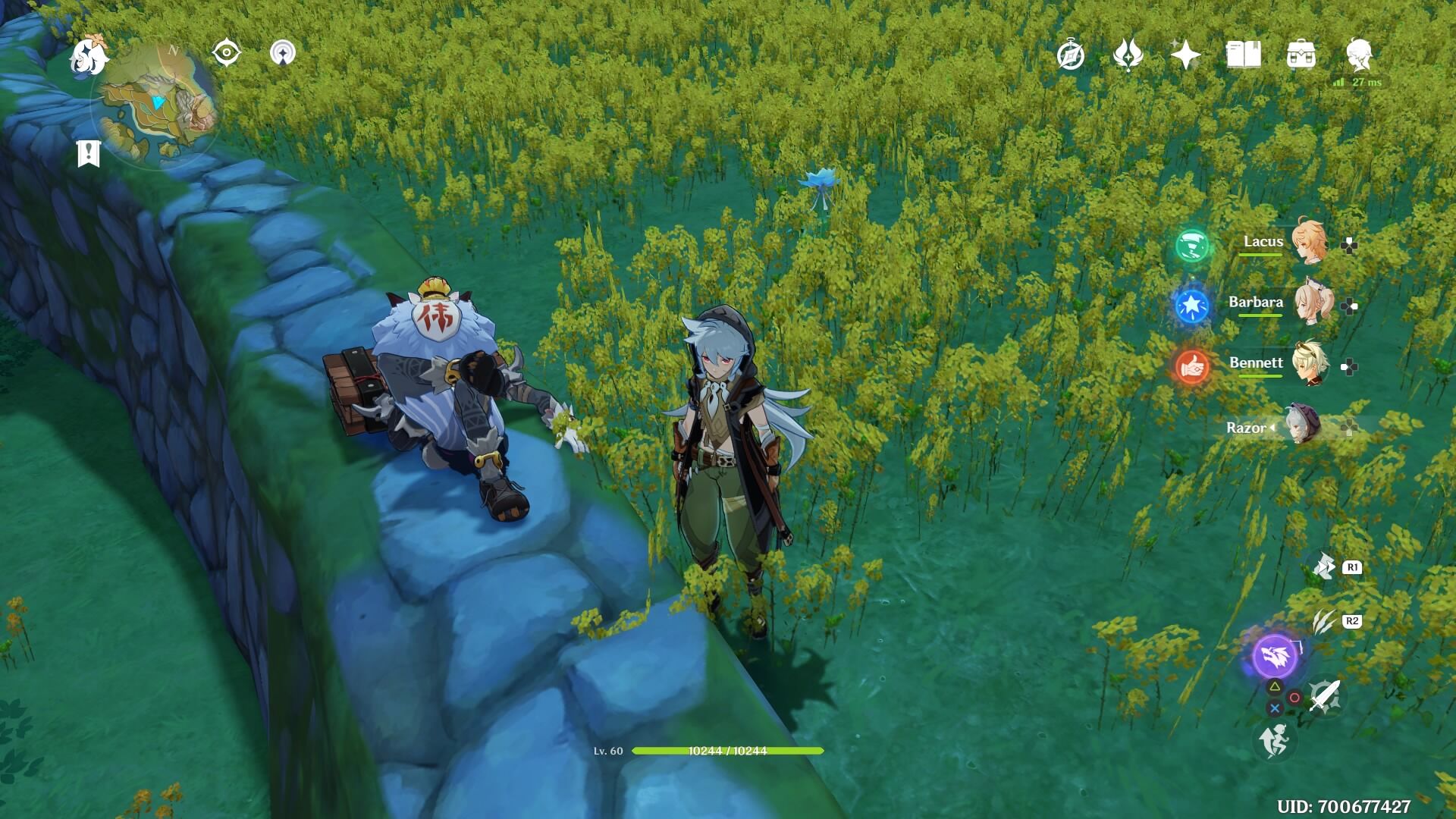Screen dimensions: 1456x819
Task: Expand the circular minimap
Action: tap(158, 105)
